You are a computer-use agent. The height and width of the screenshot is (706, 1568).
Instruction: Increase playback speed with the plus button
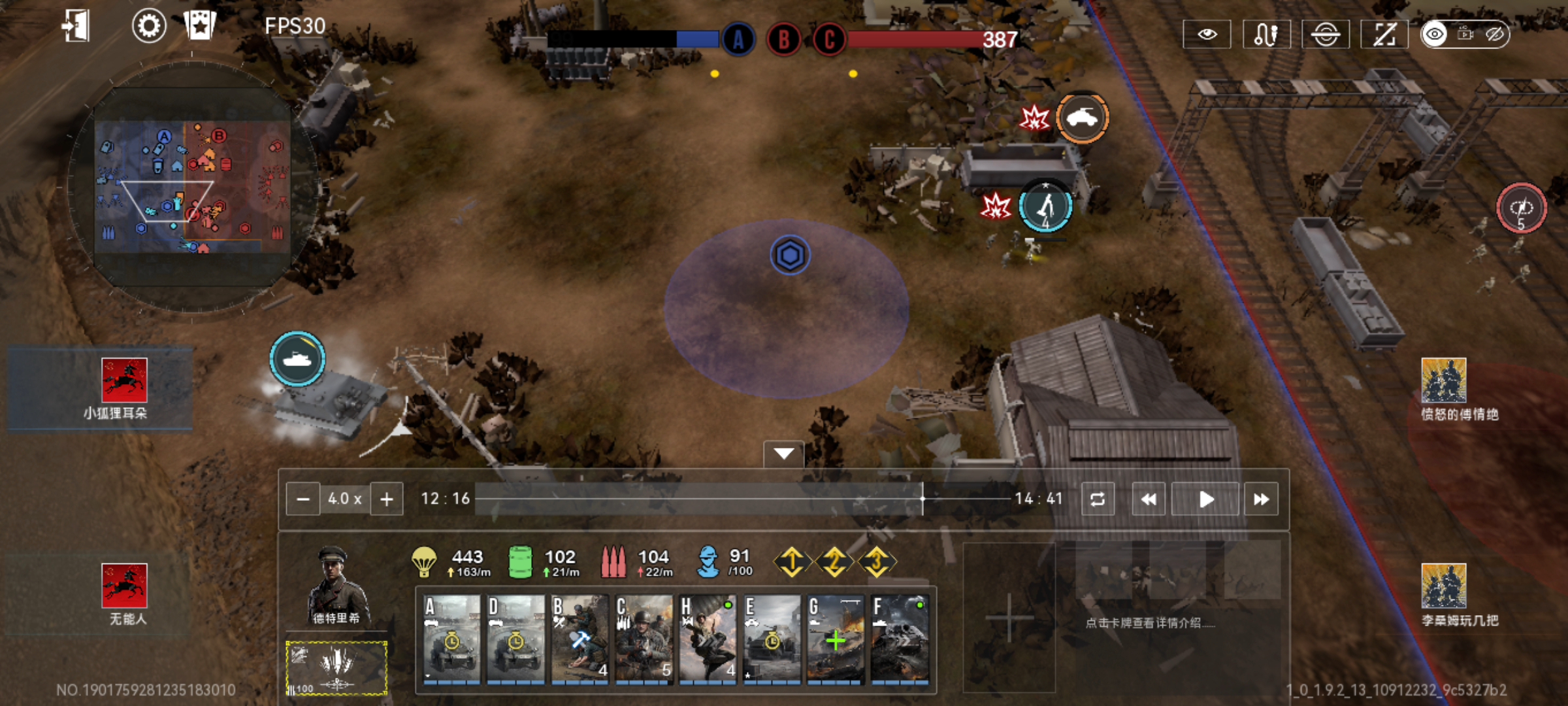tap(387, 499)
